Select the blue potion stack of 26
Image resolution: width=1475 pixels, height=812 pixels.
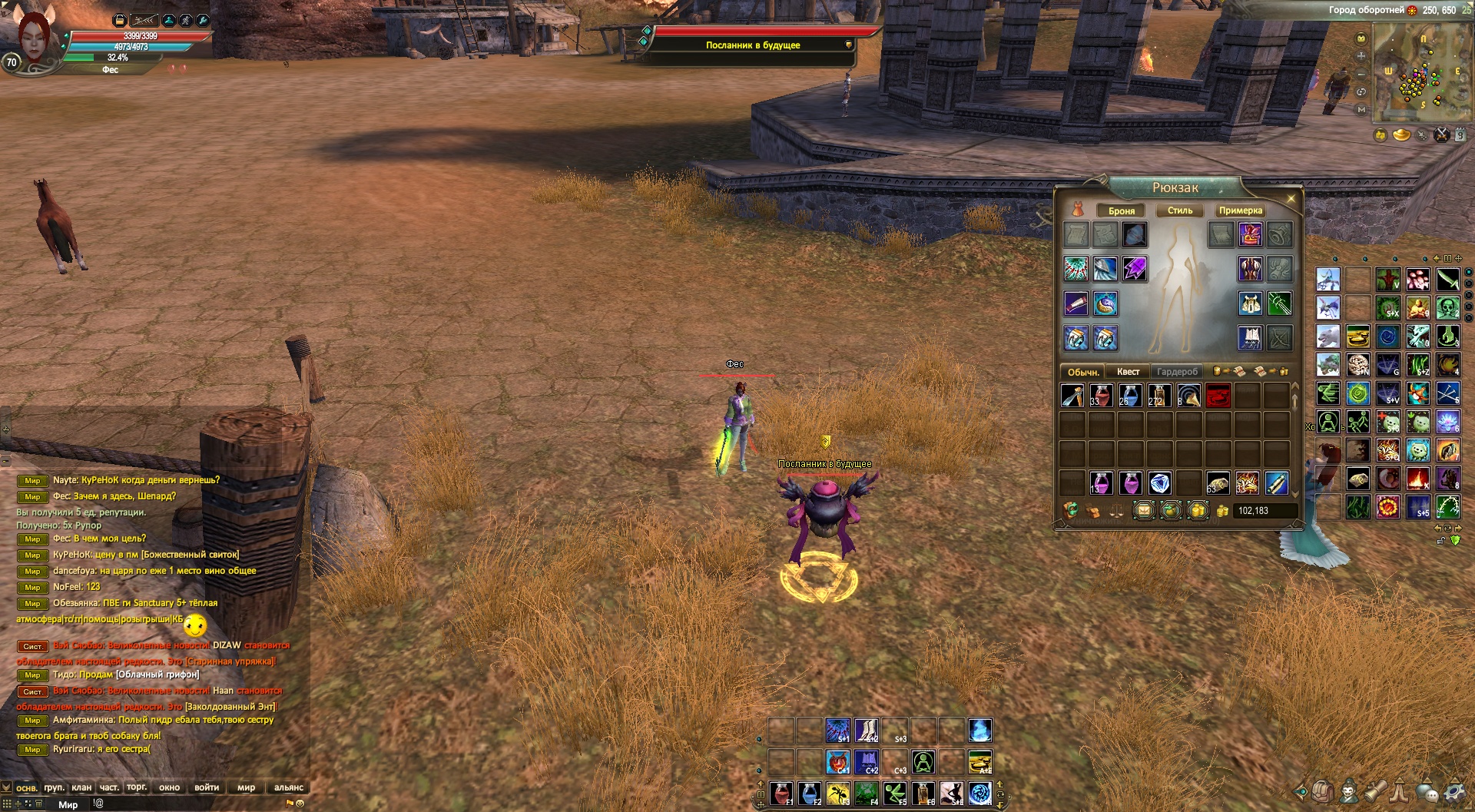point(1130,396)
